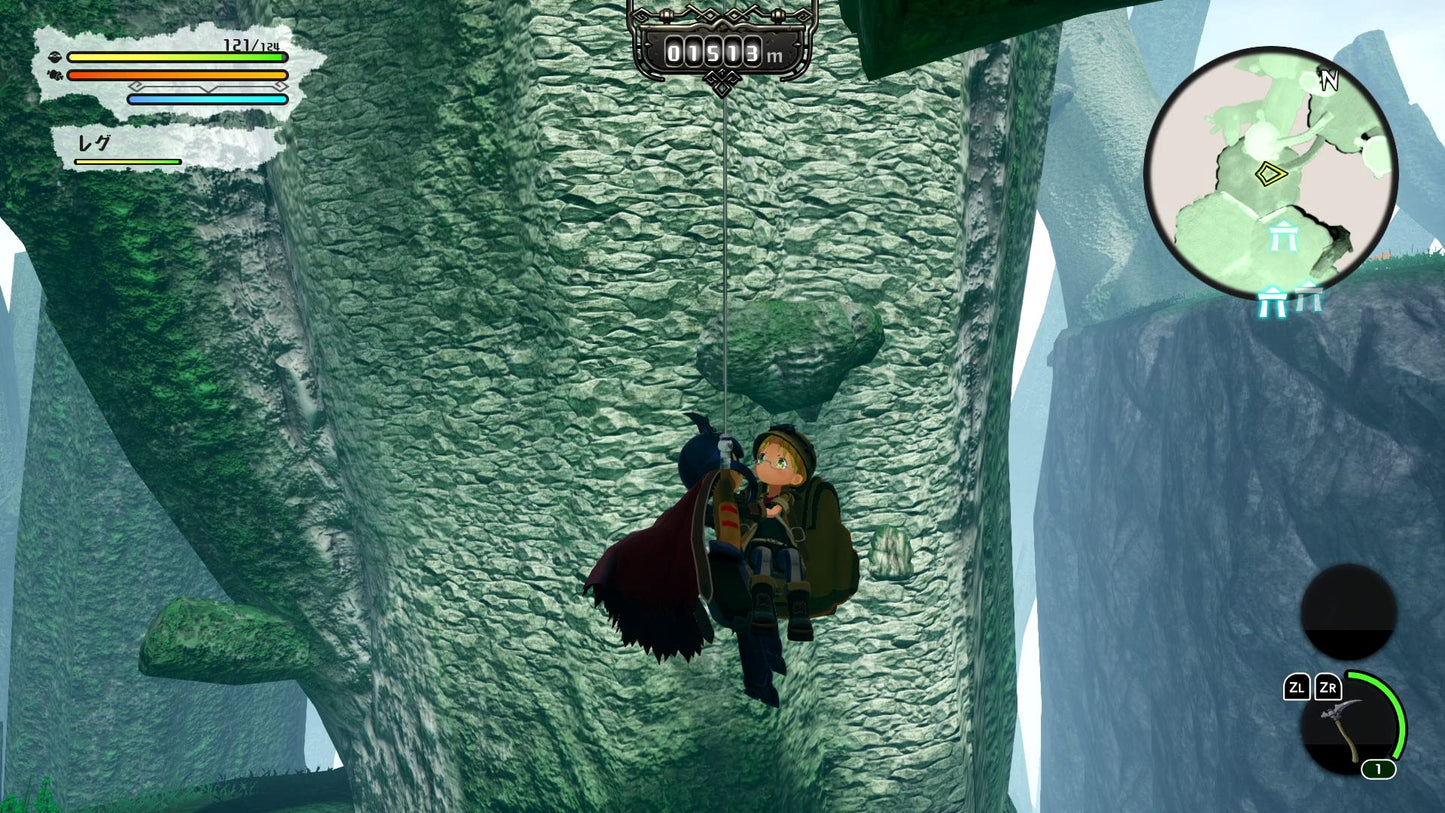
Task: Click the ZR shoulder button label
Action: (x=1328, y=688)
